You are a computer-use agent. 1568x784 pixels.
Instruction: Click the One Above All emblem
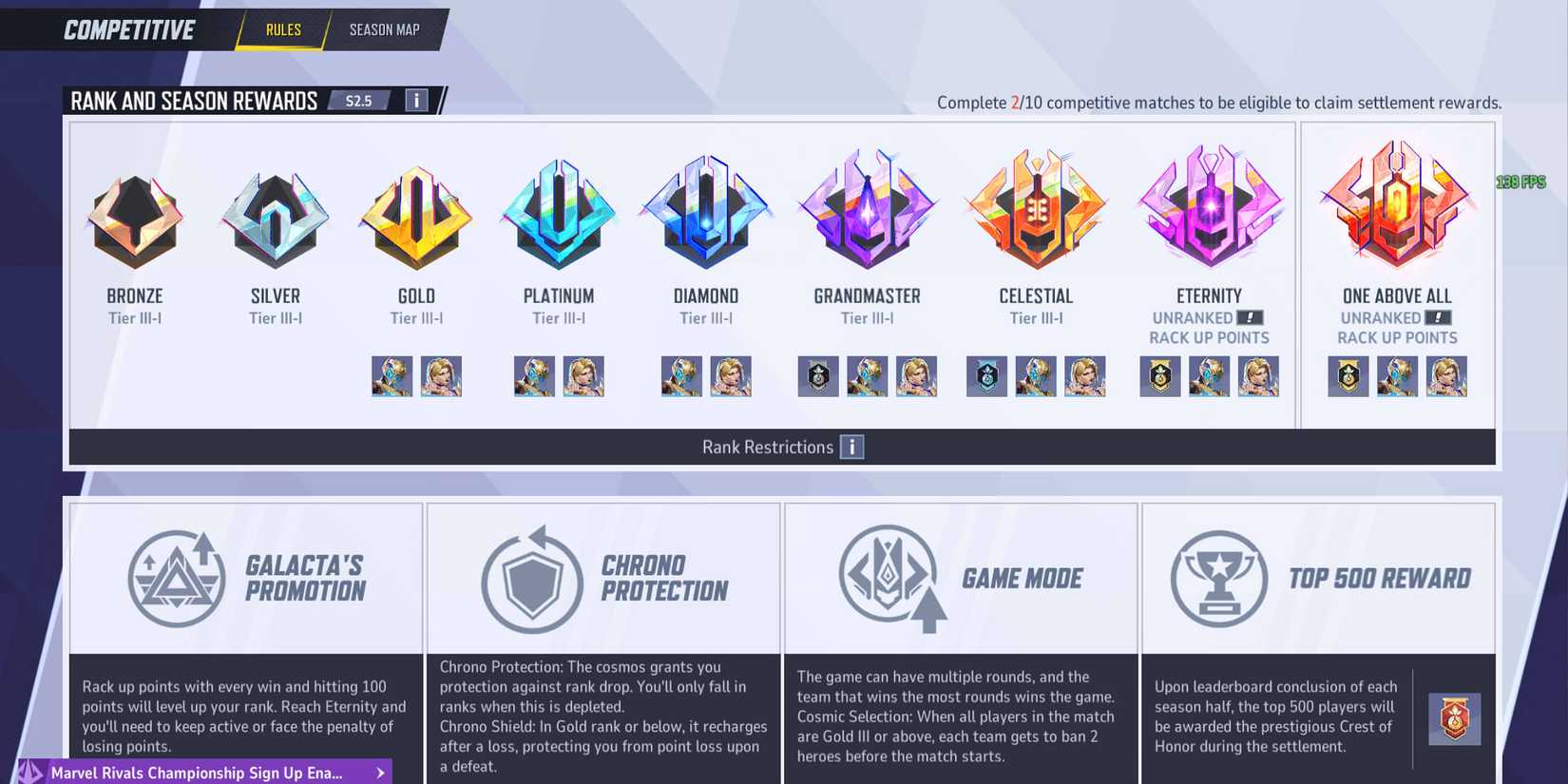tap(1397, 204)
